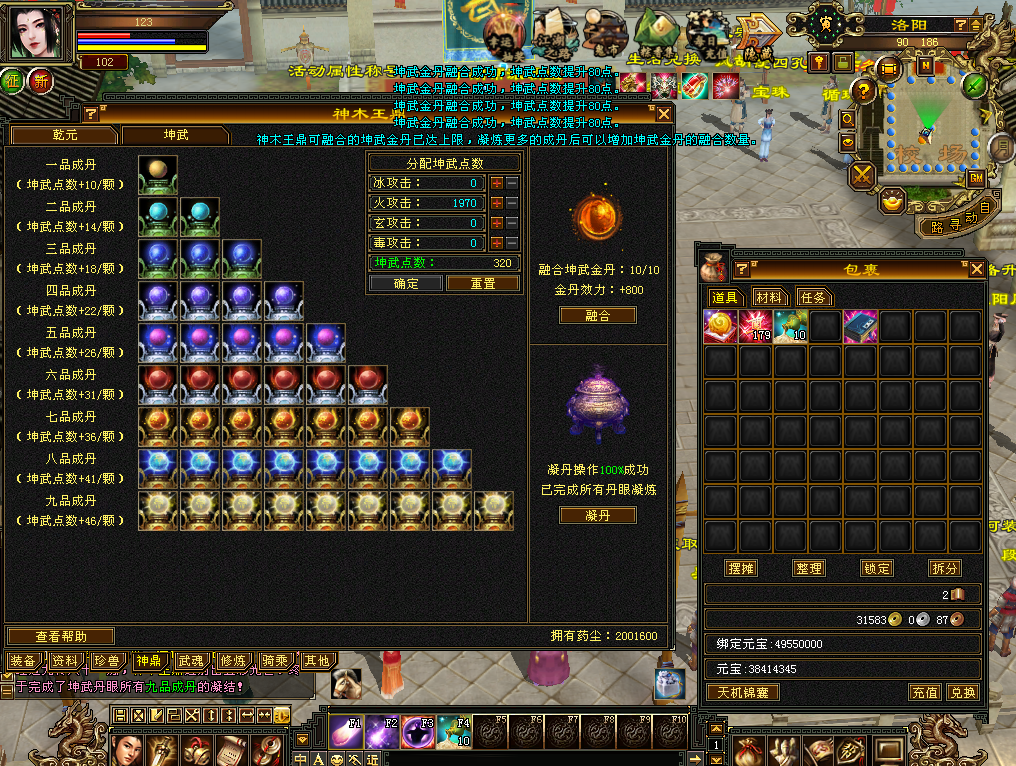Switch to the 武魂 bottom tab

click(190, 661)
